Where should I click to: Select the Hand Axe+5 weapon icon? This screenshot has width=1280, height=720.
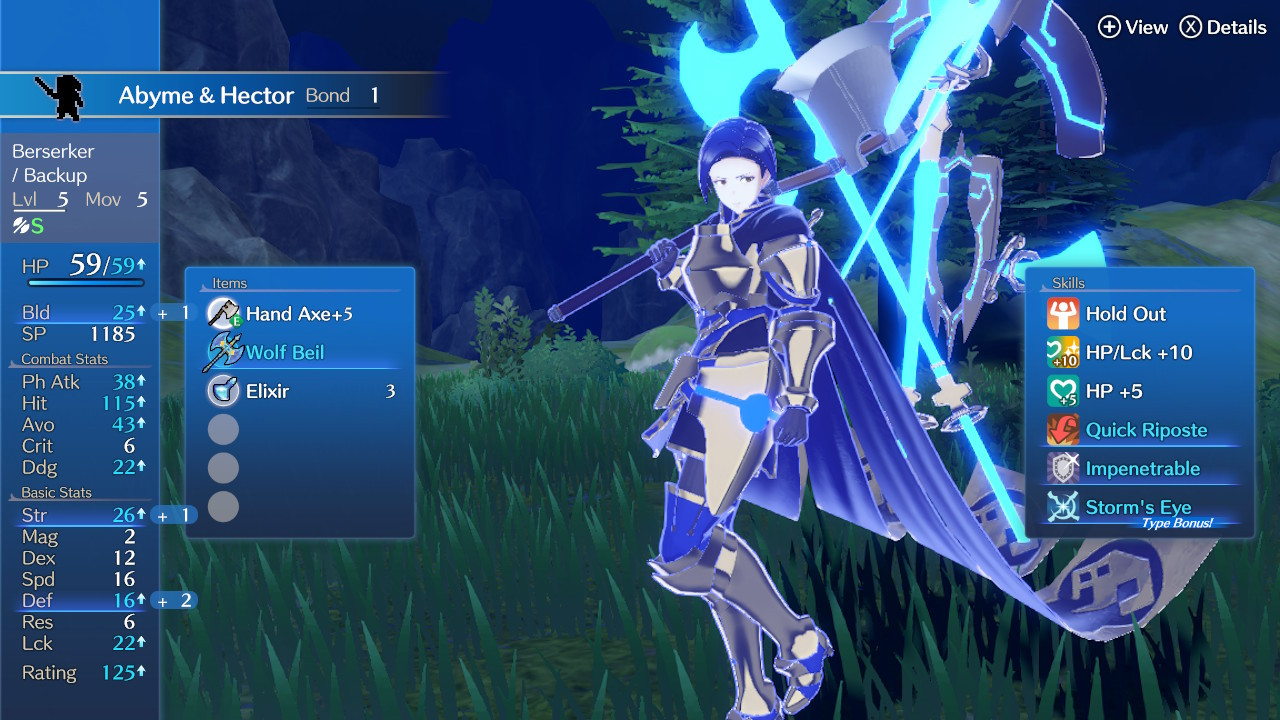pyautogui.click(x=224, y=313)
